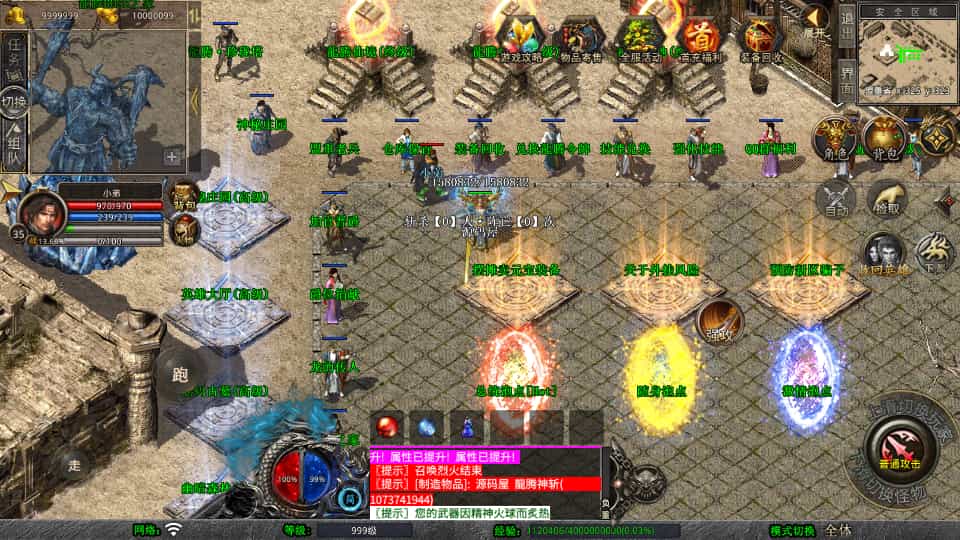Toggle 自动 auto-combat
960x540 pixels.
(x=837, y=198)
